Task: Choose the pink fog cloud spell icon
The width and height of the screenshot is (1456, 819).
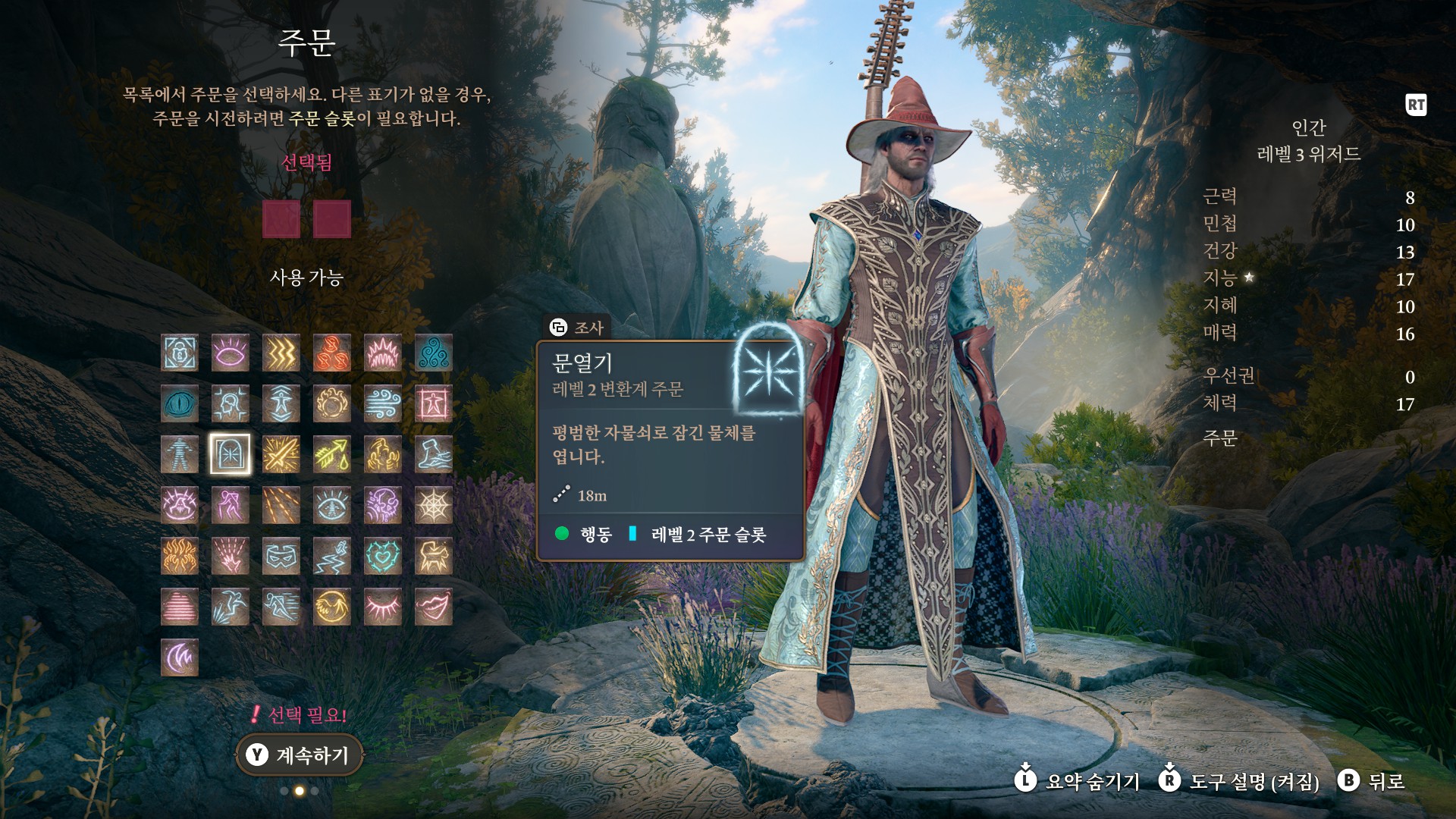Action: point(180,607)
